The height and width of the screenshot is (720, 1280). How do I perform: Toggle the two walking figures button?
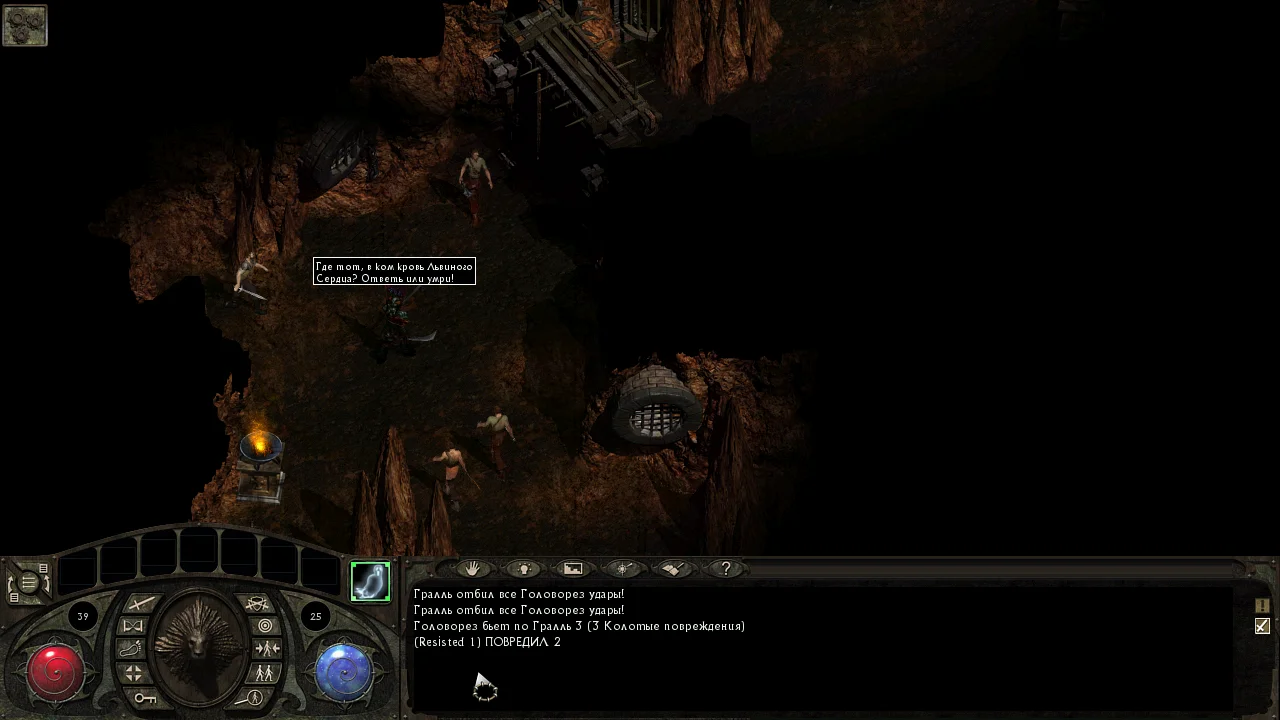click(265, 673)
